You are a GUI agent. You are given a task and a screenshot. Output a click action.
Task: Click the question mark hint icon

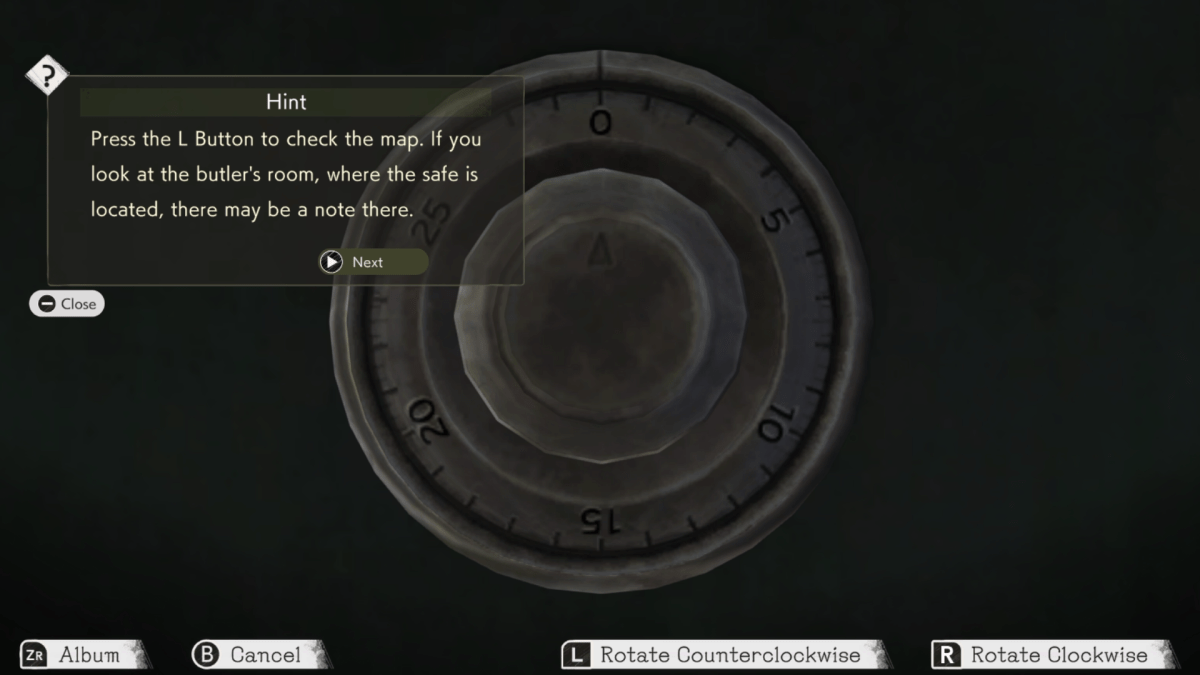[x=46, y=76]
